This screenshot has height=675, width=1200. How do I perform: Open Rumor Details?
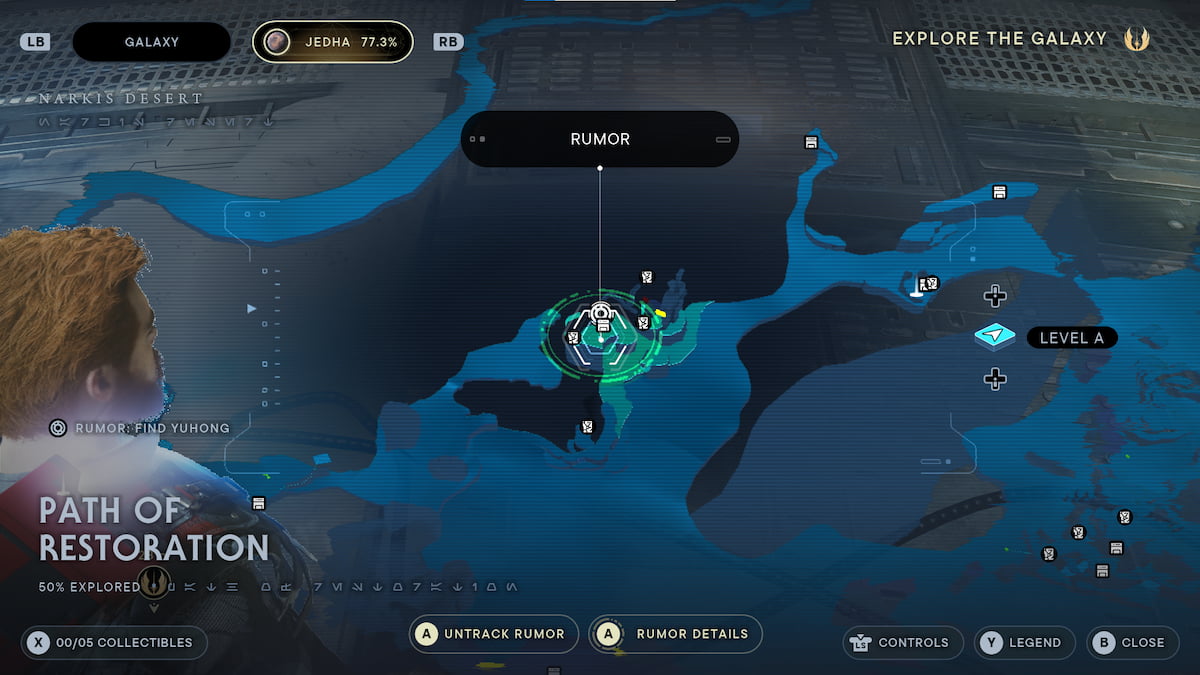click(676, 634)
